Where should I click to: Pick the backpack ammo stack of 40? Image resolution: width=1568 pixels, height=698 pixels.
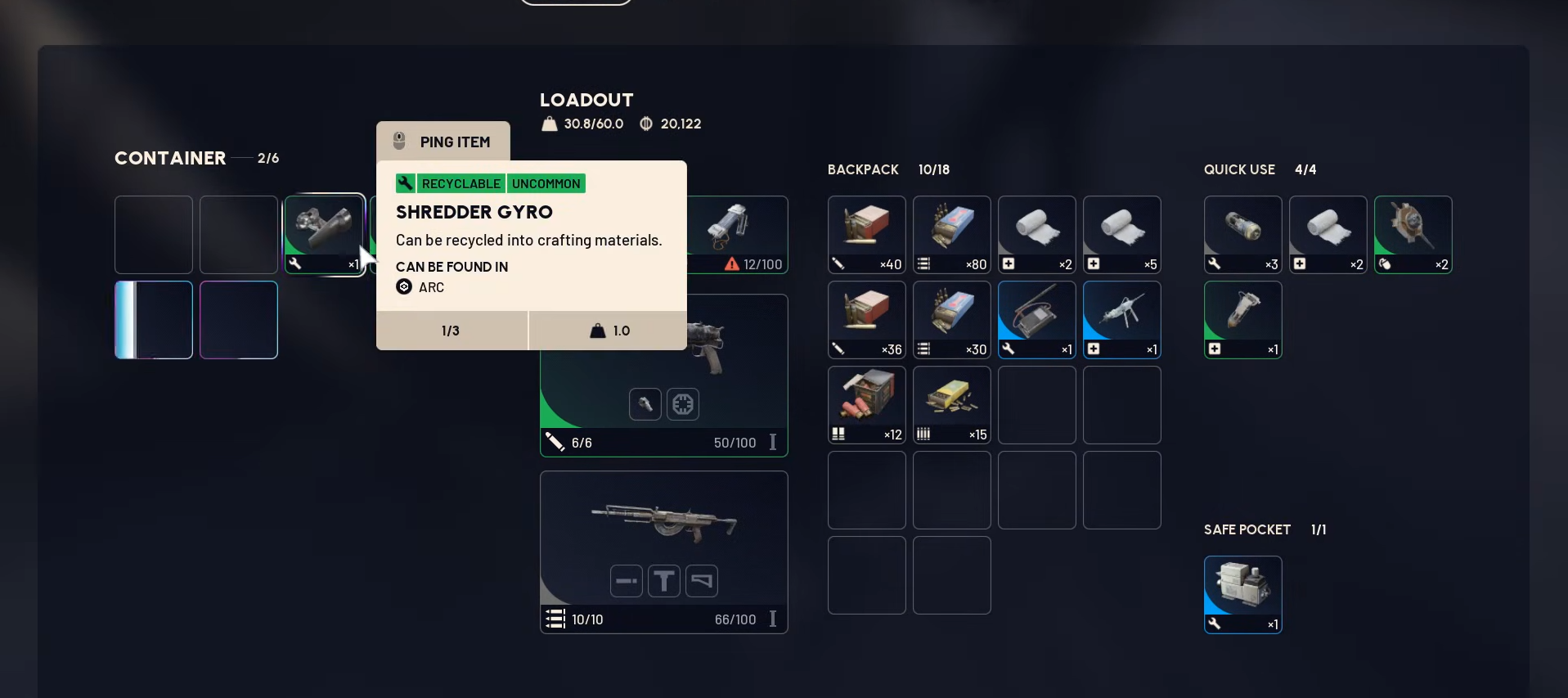pyautogui.click(x=866, y=234)
